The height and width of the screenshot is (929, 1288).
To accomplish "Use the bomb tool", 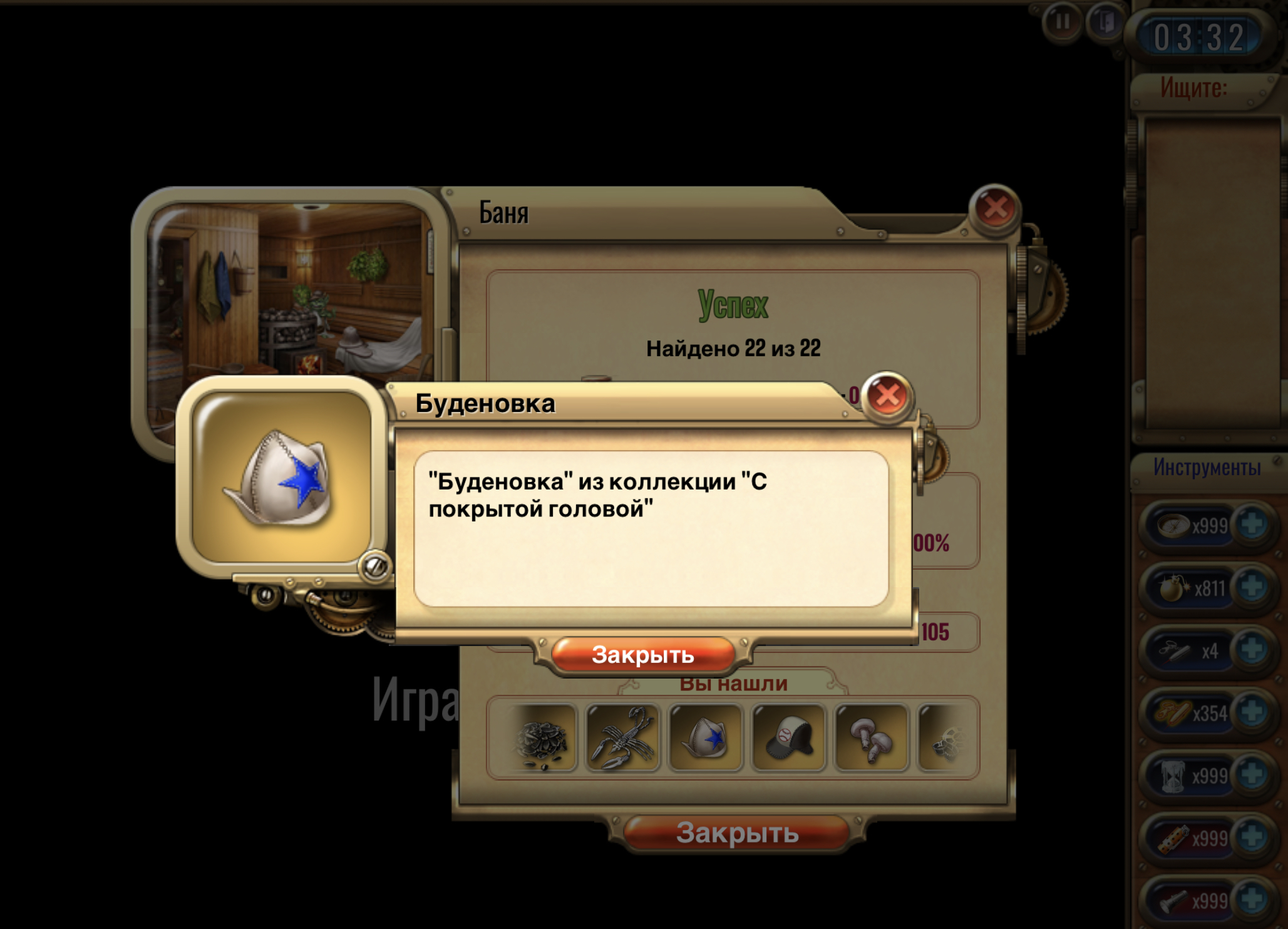I will point(1172,588).
